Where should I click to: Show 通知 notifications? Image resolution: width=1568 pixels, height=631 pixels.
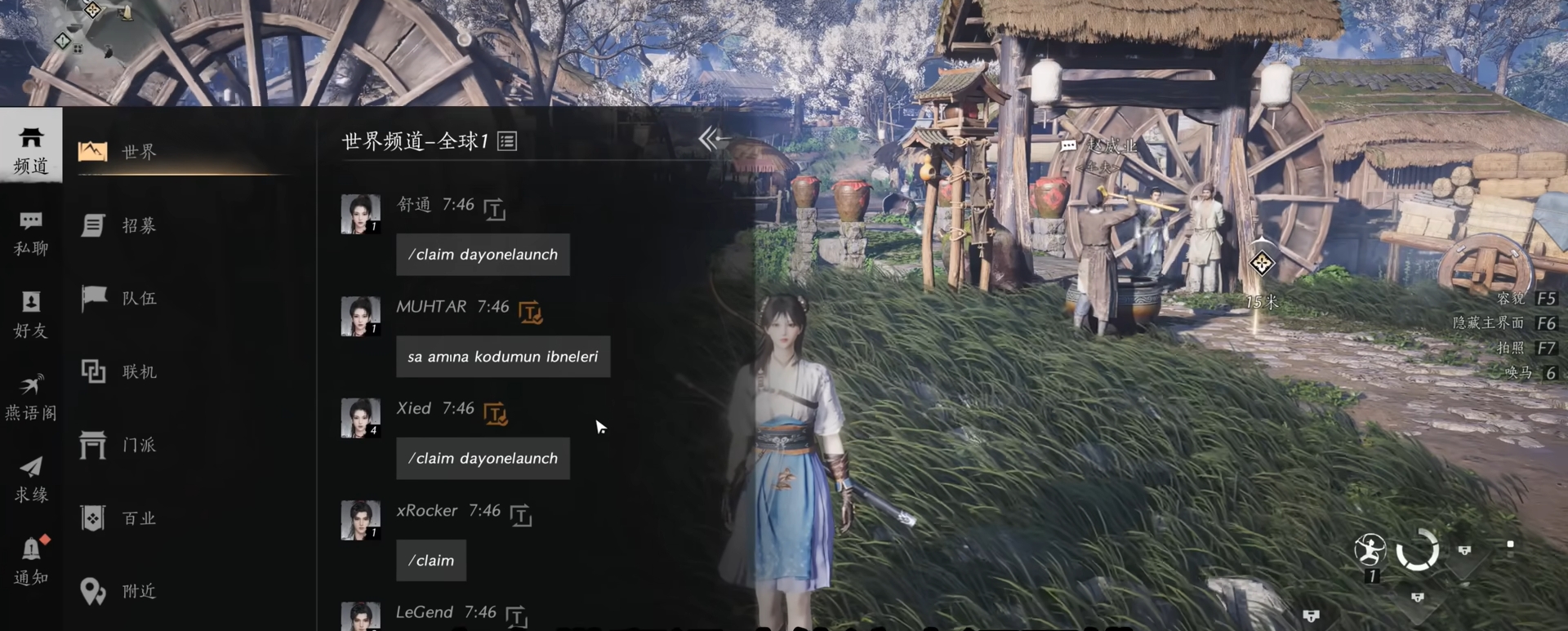[x=31, y=561]
